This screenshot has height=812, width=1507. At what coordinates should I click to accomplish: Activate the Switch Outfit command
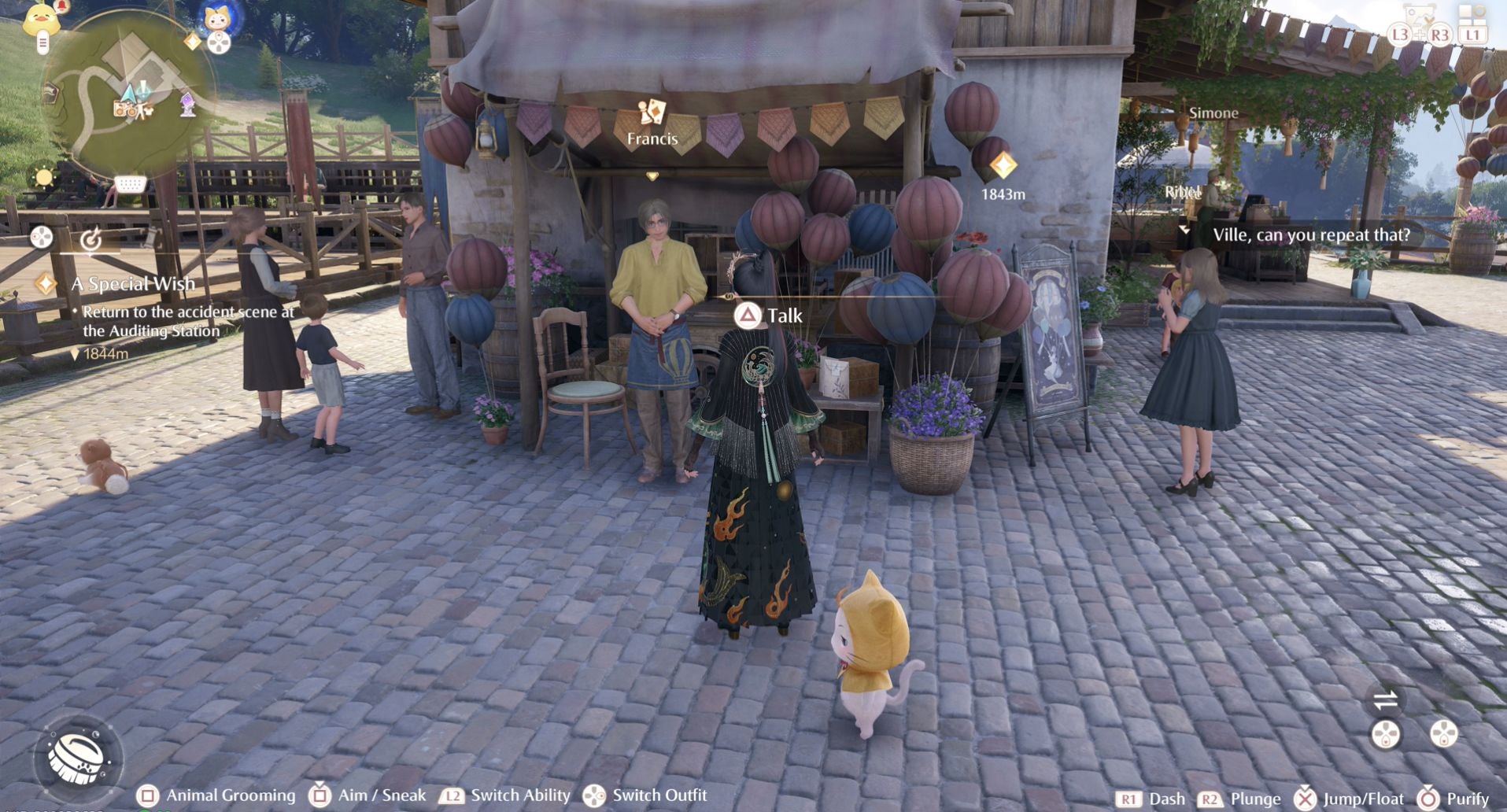[x=594, y=795]
